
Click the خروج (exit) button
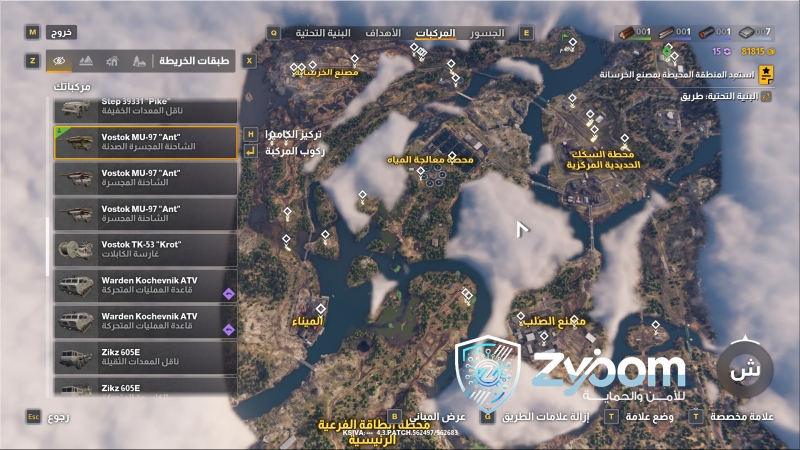64,32
